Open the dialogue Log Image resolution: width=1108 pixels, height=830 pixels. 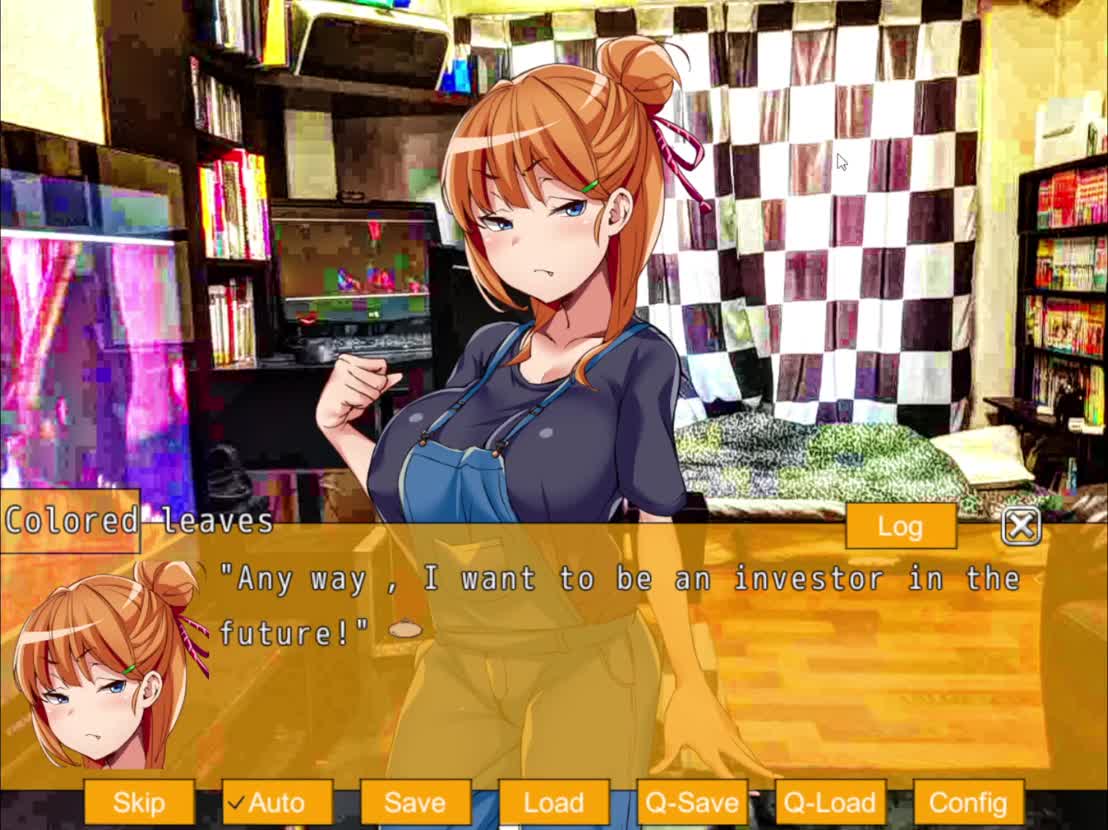(x=900, y=526)
